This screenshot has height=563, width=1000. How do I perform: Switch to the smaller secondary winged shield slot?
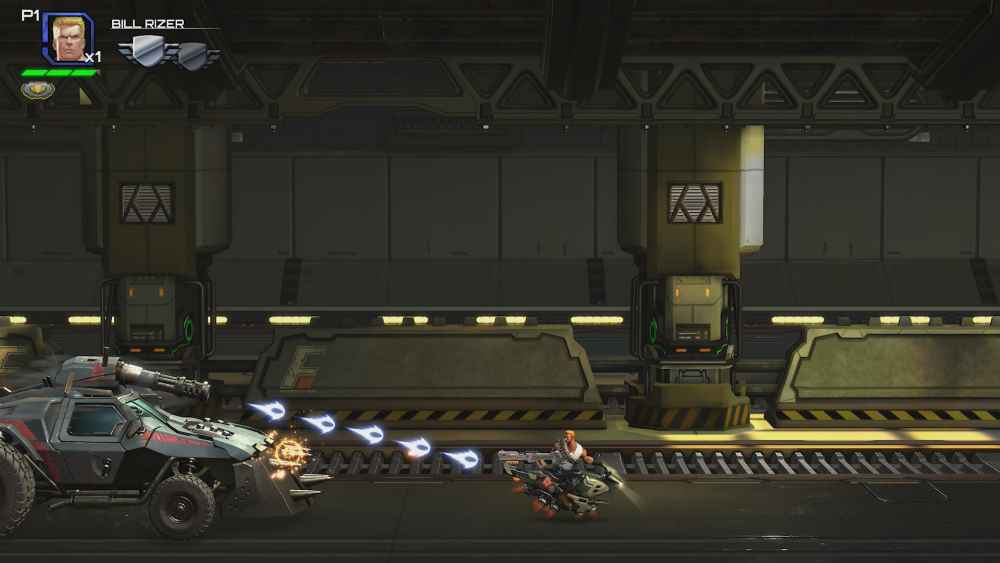194,54
